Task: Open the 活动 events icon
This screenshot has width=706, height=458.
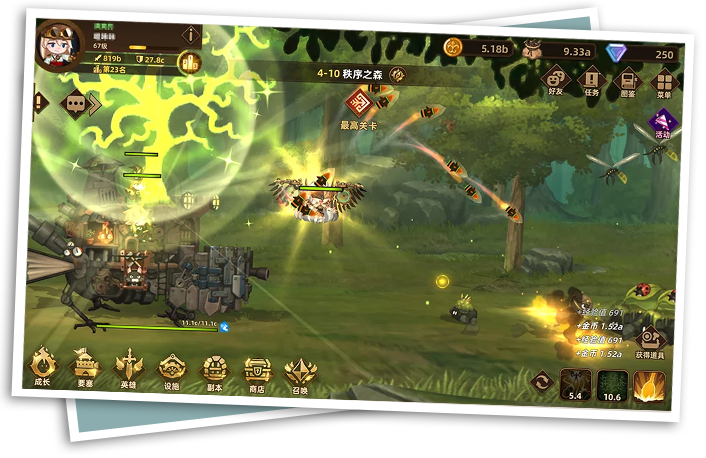Action: tap(662, 122)
